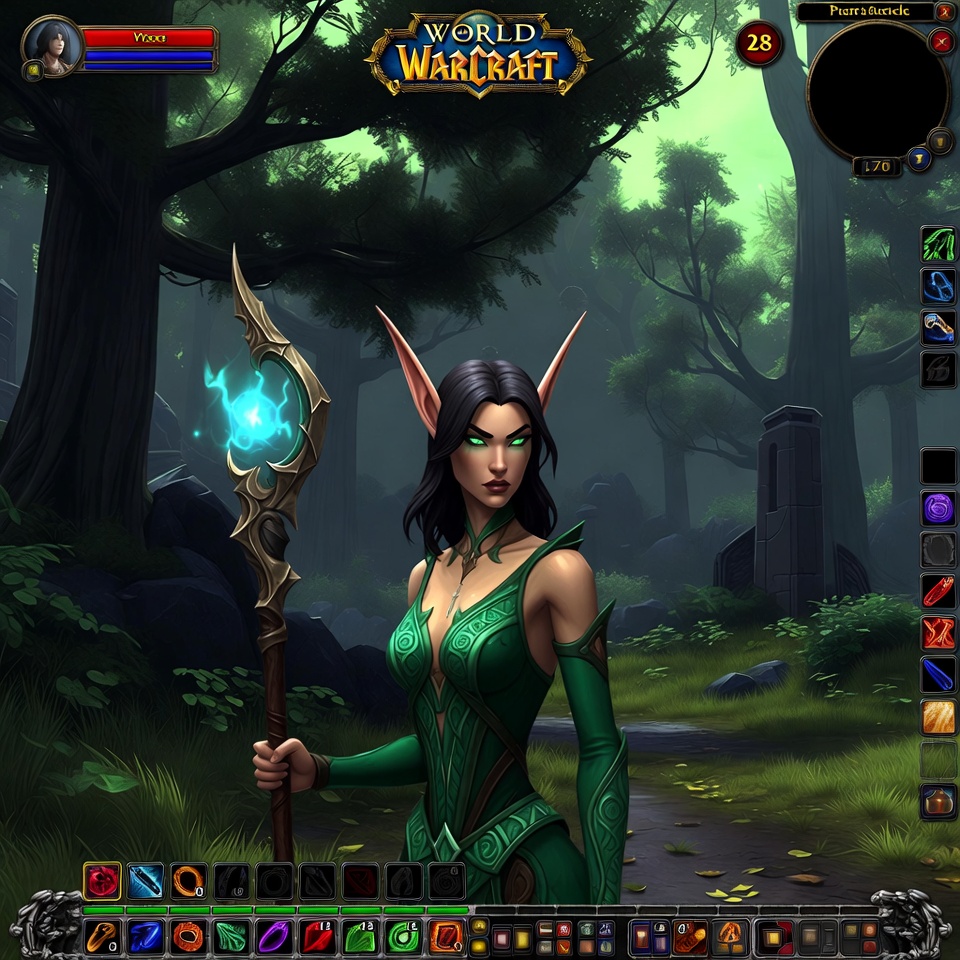Activate the red rose ability icon

(x=101, y=881)
